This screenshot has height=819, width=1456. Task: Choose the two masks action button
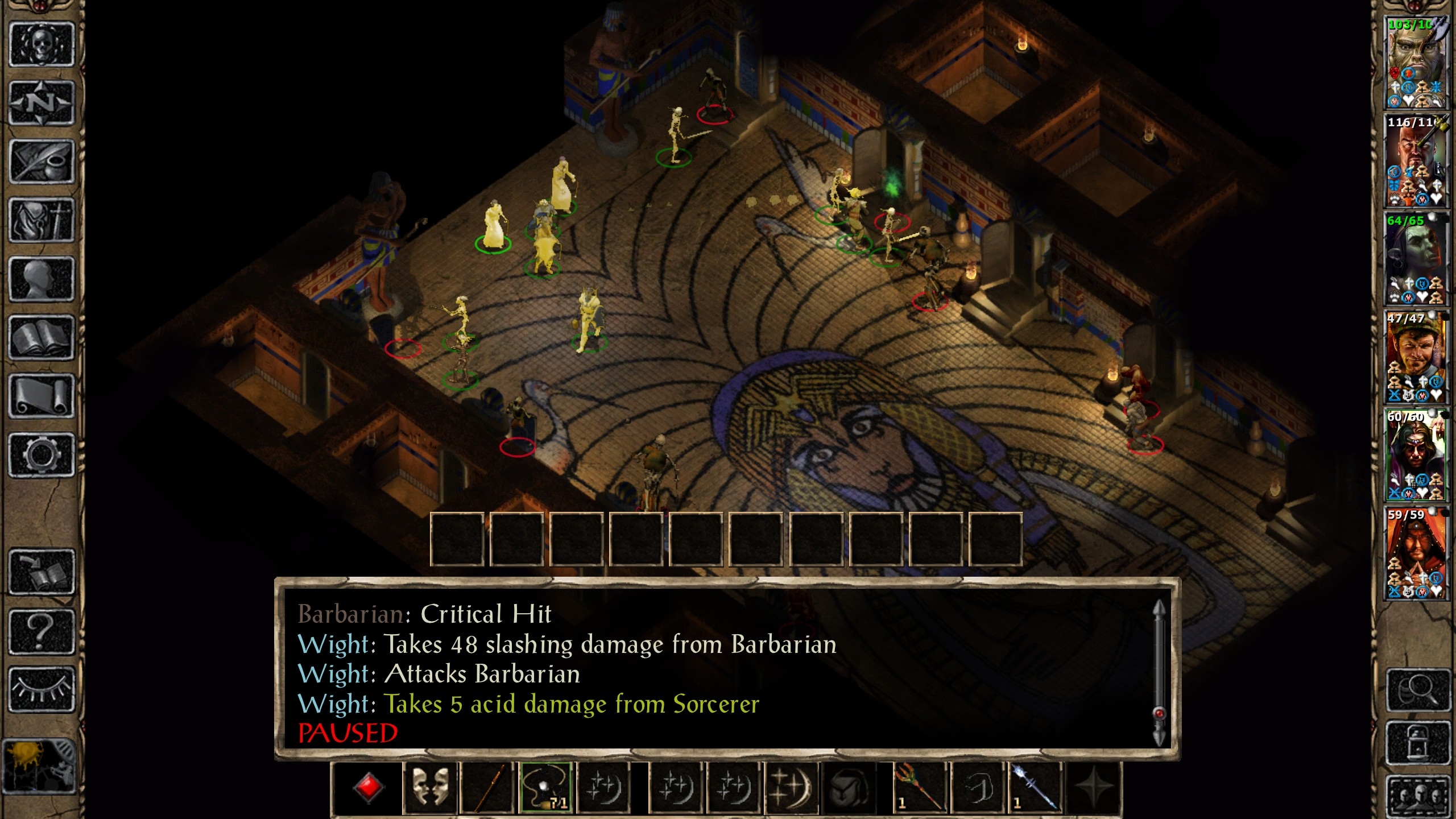pos(430,788)
